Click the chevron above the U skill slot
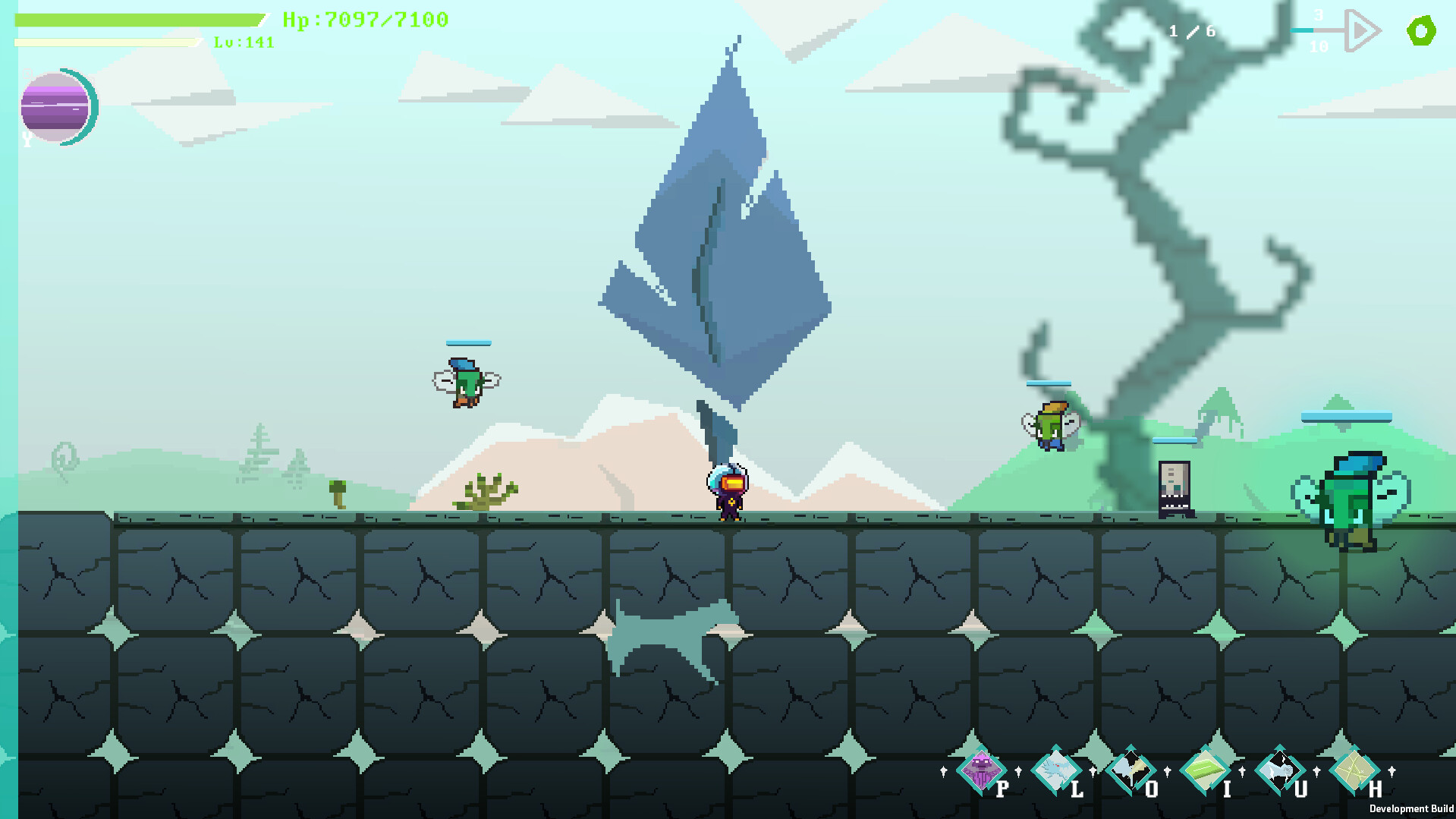 click(x=1280, y=747)
